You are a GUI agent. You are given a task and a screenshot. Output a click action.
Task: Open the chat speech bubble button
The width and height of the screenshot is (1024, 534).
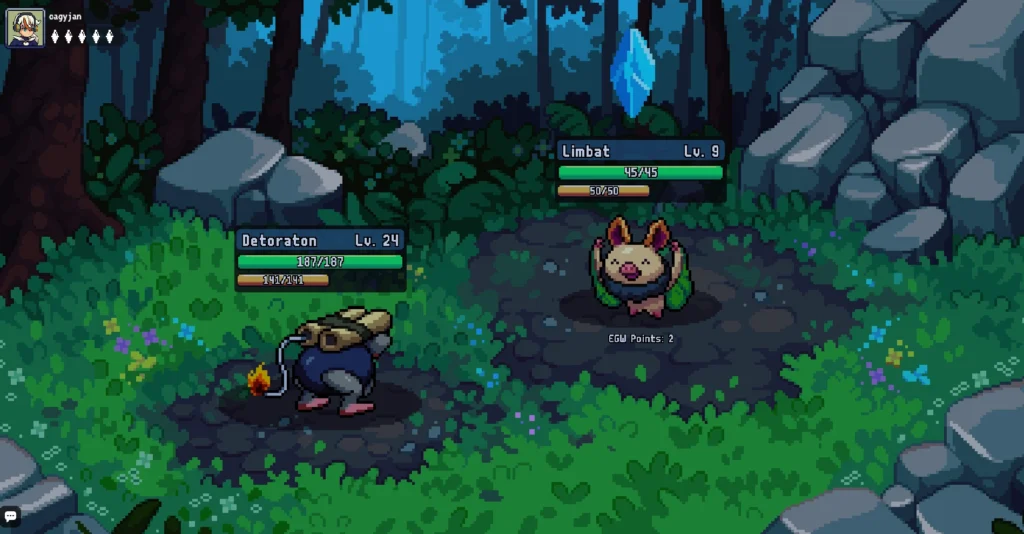coord(11,516)
